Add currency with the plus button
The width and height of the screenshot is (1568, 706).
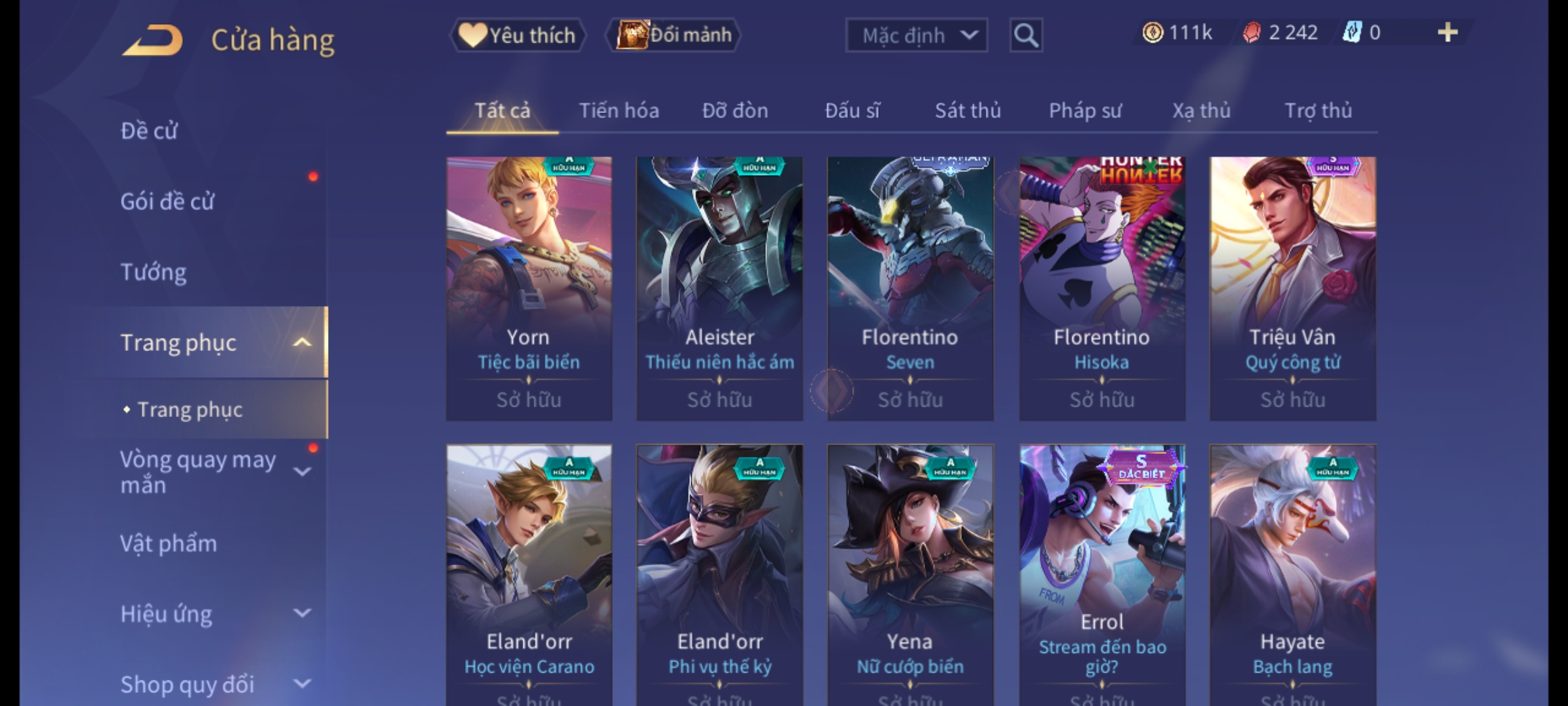coord(1447,33)
